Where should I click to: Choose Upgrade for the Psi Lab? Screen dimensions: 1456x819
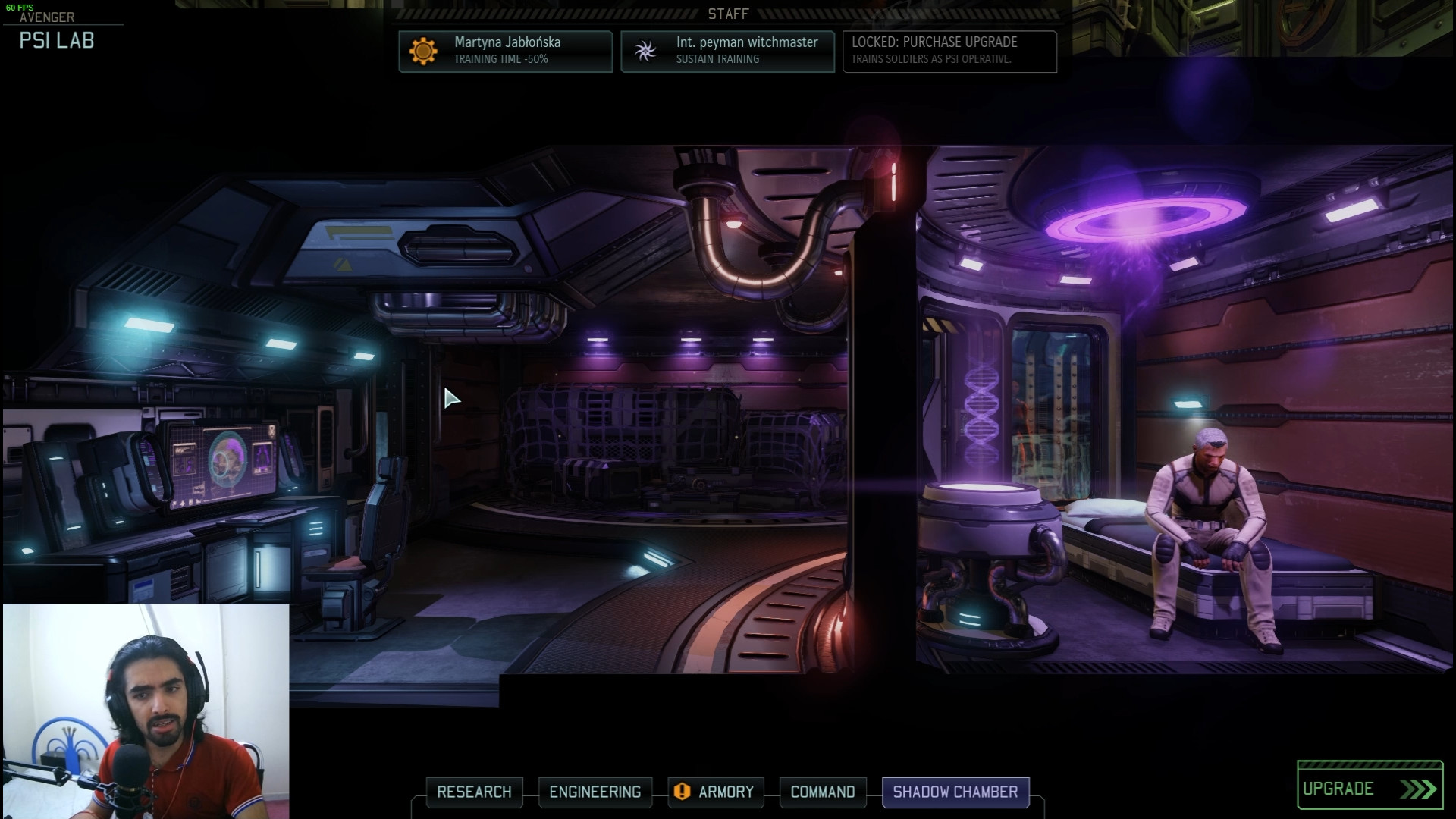(1369, 789)
